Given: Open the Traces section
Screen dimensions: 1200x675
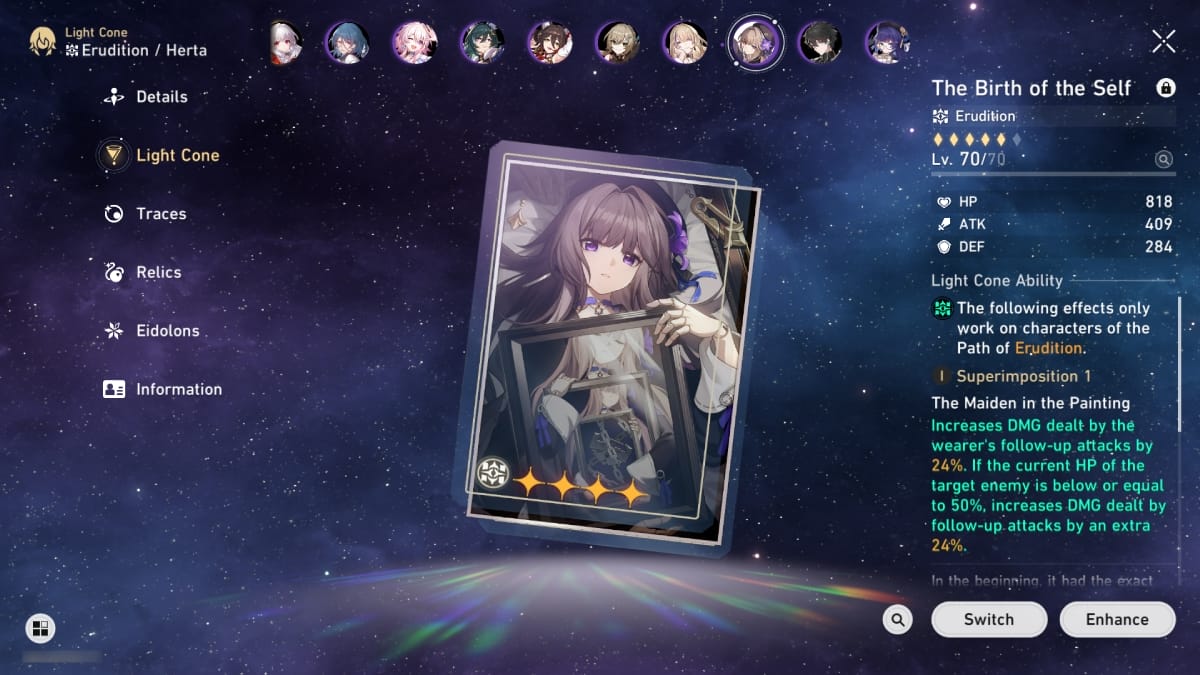Looking at the screenshot, I should pyautogui.click(x=160, y=214).
